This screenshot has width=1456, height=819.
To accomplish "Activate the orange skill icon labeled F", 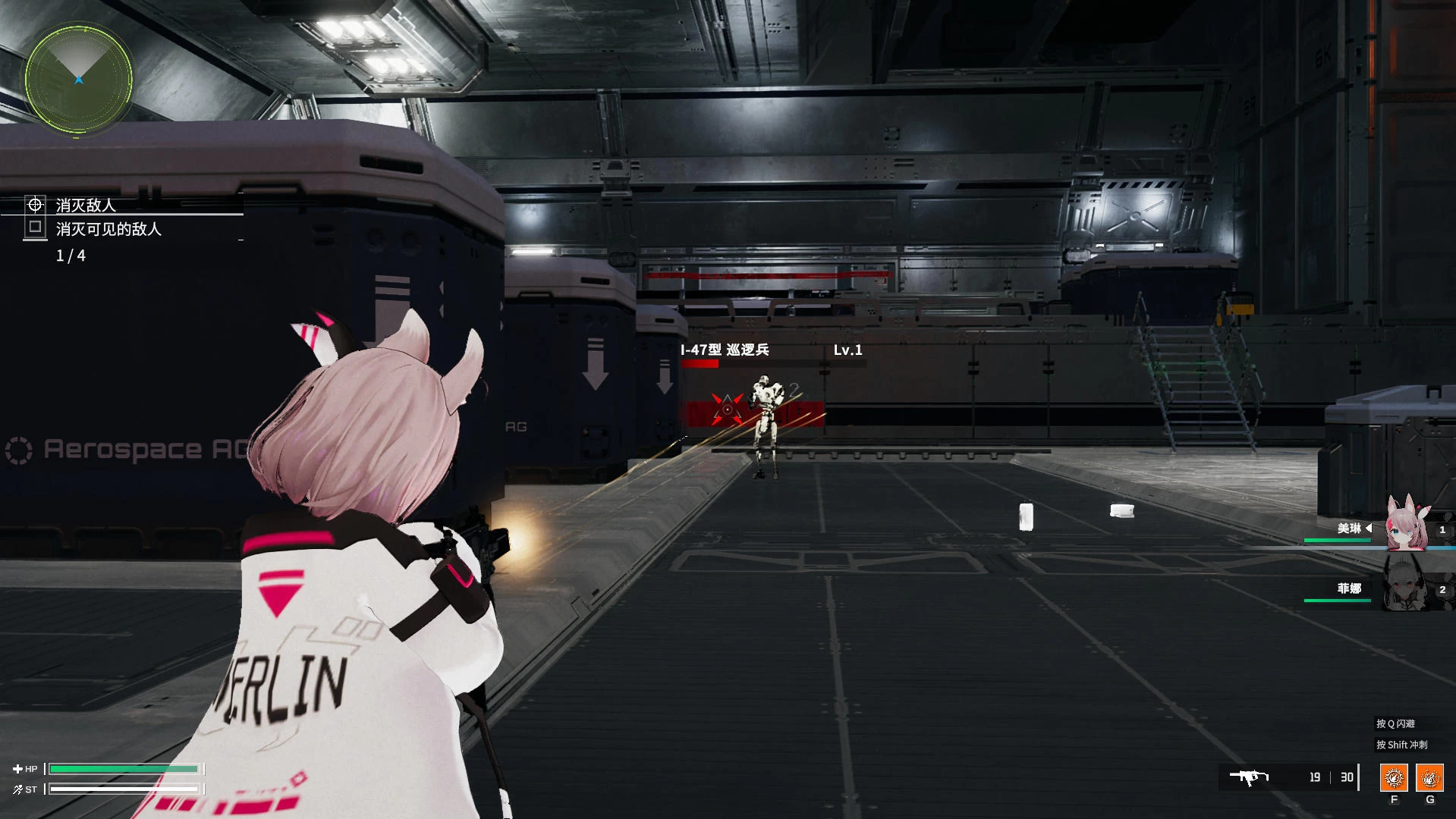I will [1393, 777].
